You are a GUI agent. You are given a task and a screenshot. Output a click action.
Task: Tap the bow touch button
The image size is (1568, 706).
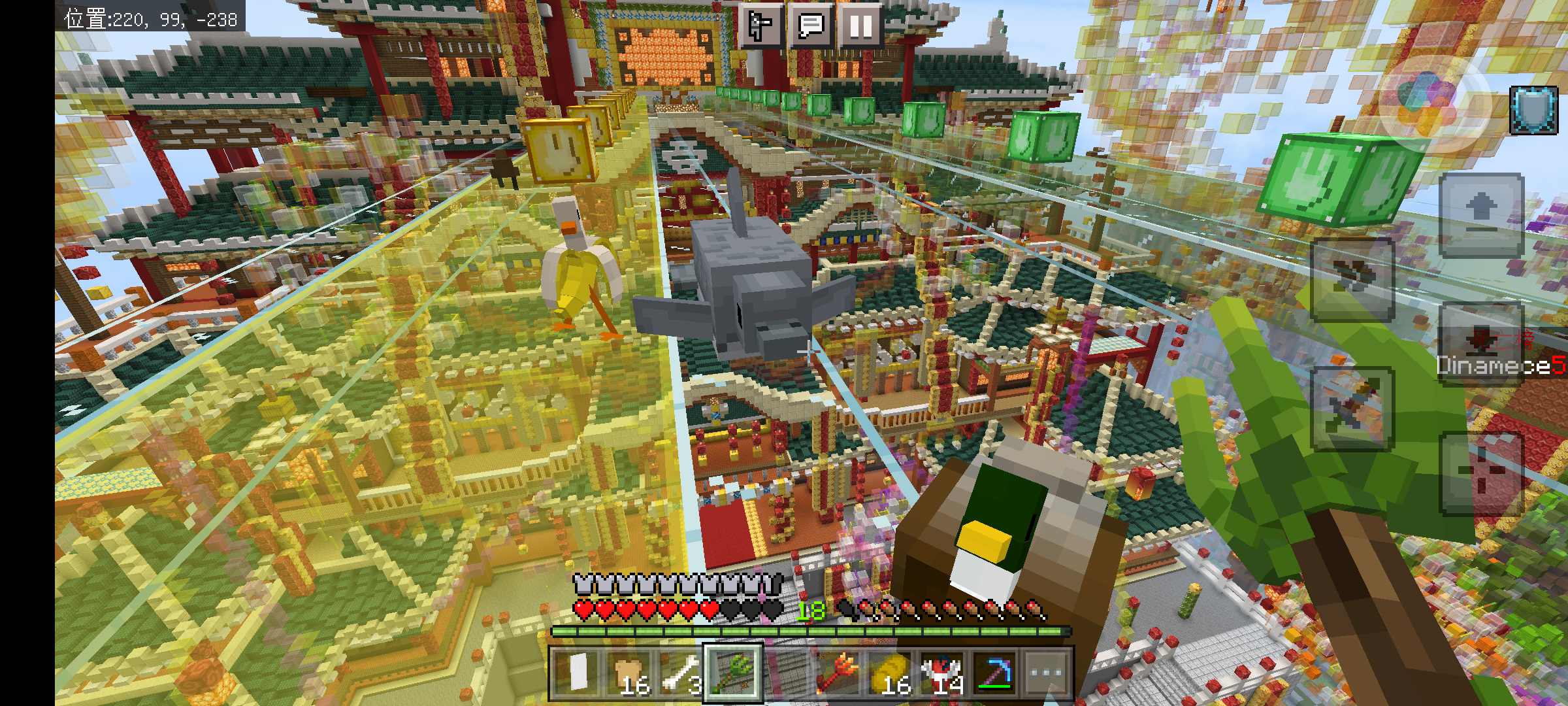(1352, 280)
